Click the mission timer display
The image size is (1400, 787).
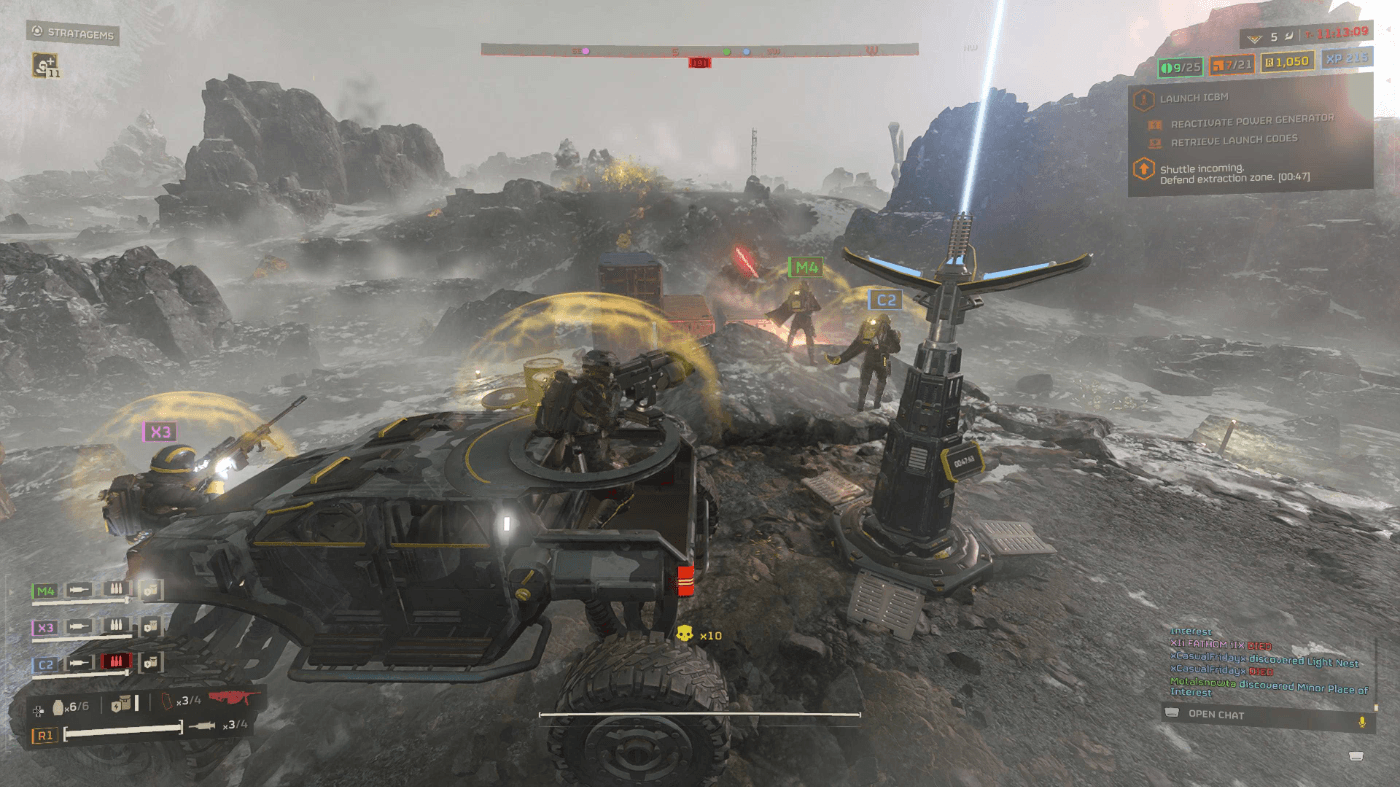[x=1340, y=34]
